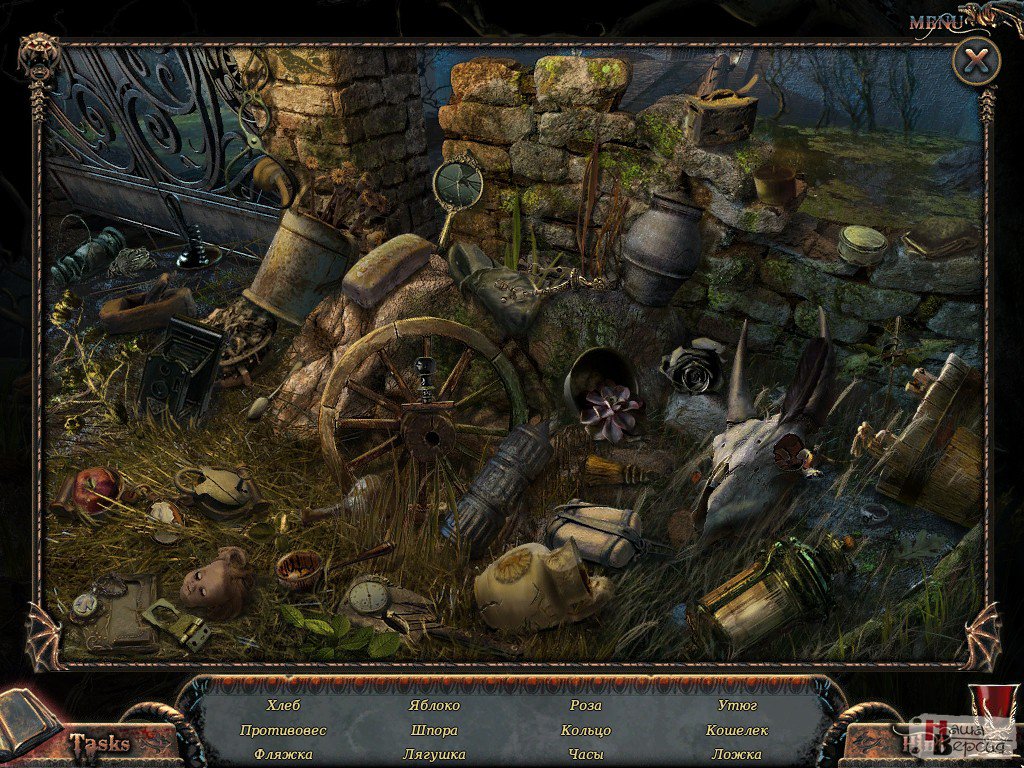1024x768 pixels.
Task: Open the Tasks panel
Action: click(98, 742)
